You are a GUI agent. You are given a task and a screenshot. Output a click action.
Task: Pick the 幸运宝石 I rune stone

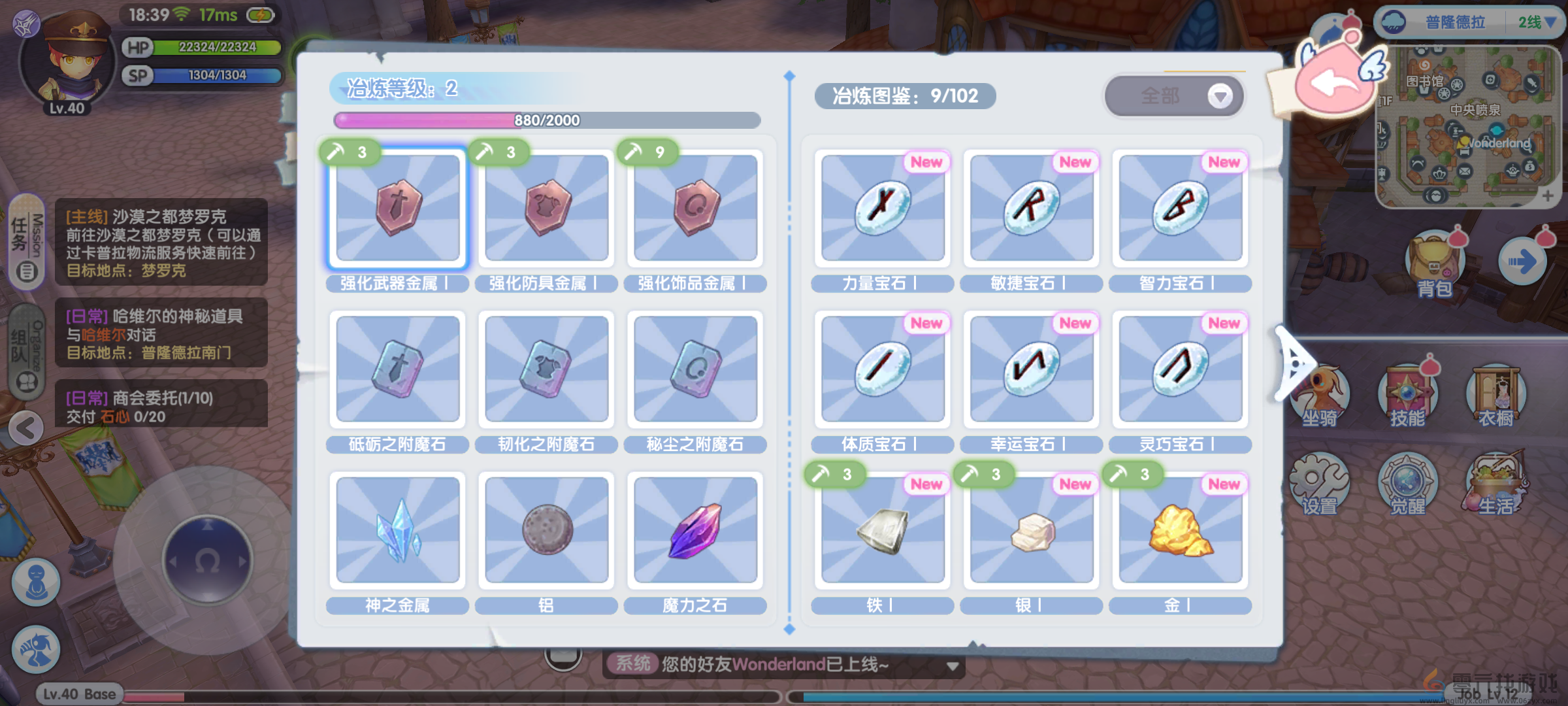pos(1032,369)
